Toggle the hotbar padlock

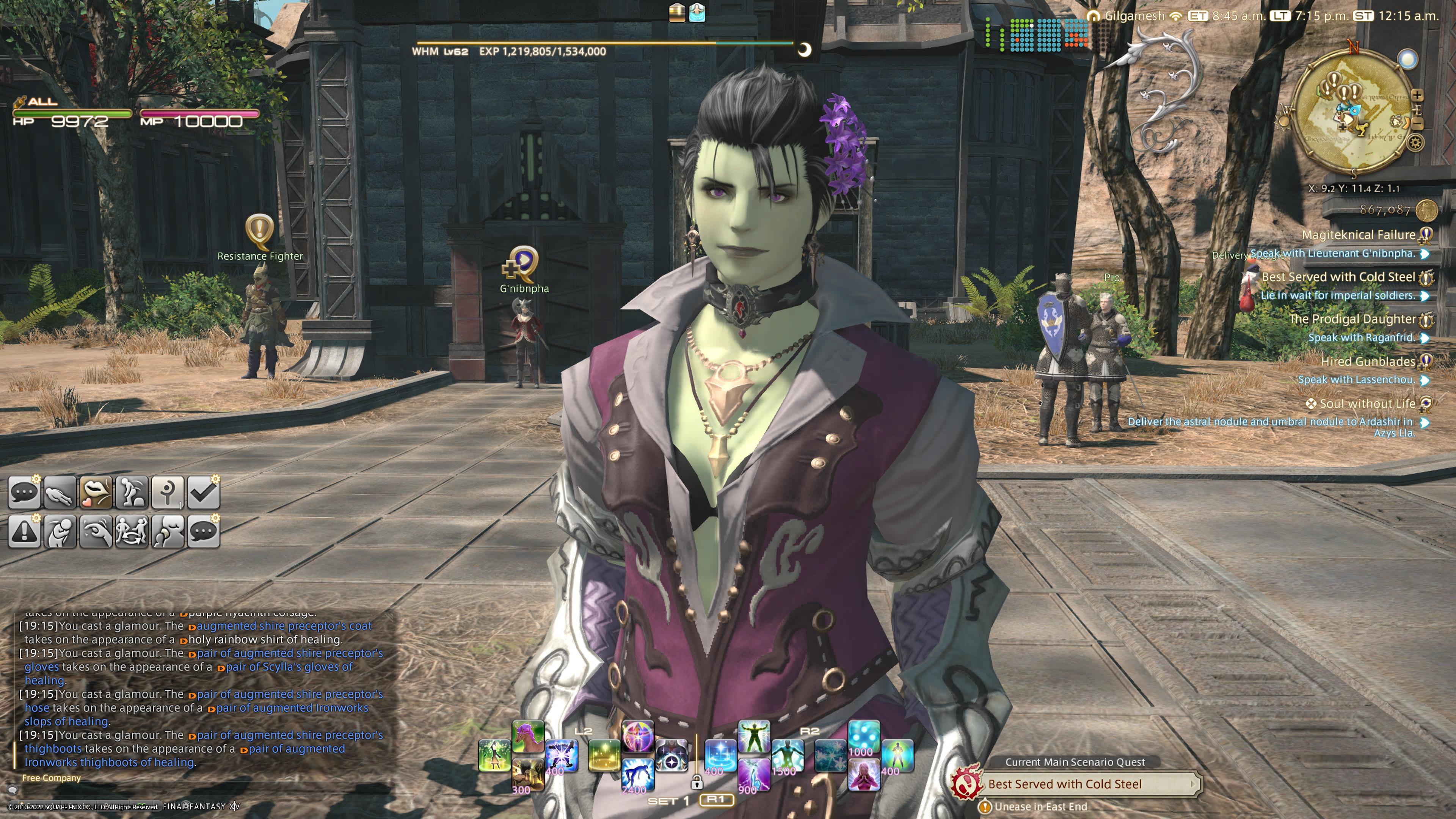[x=697, y=782]
